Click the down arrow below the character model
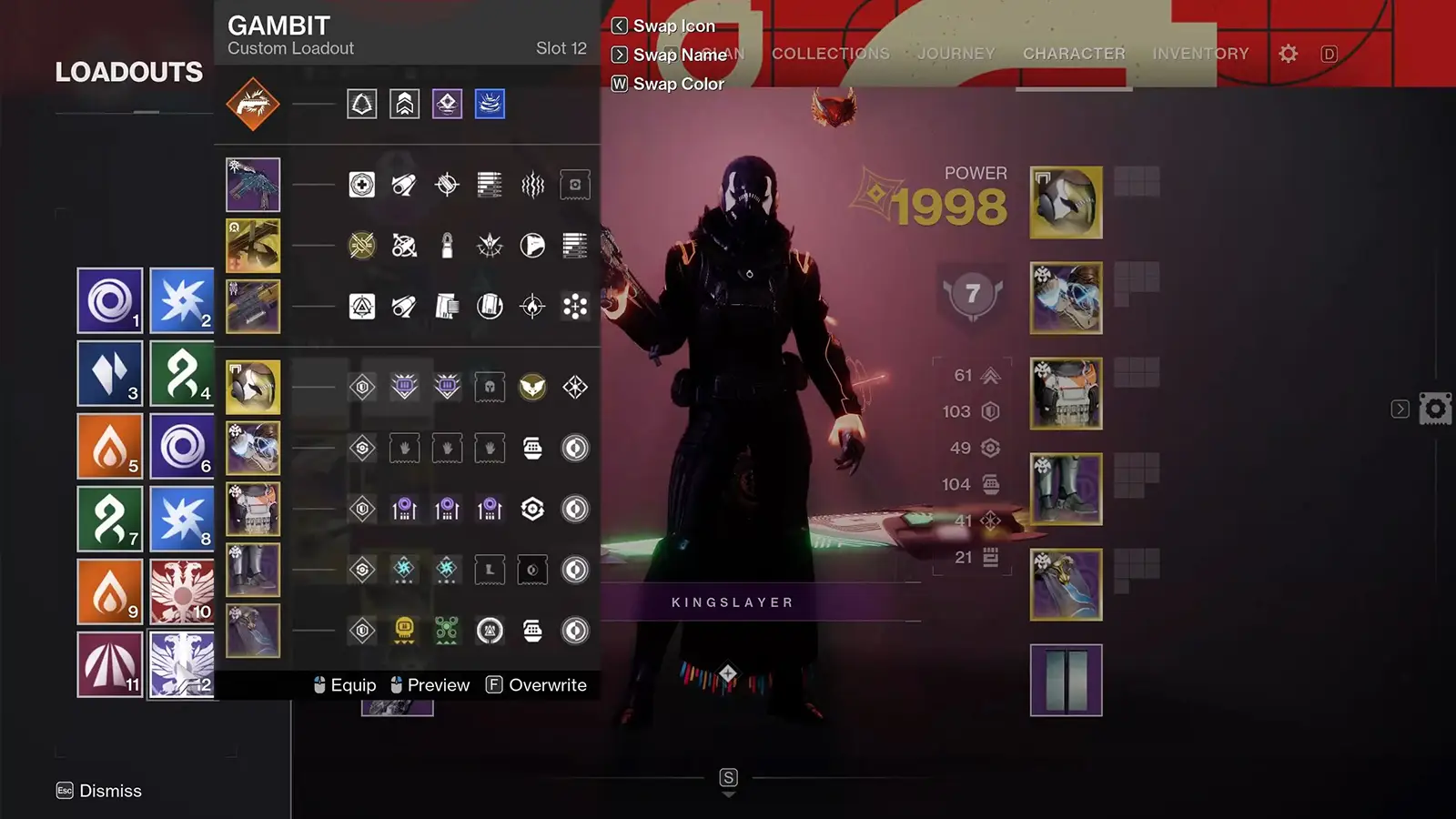The height and width of the screenshot is (819, 1456). [728, 794]
